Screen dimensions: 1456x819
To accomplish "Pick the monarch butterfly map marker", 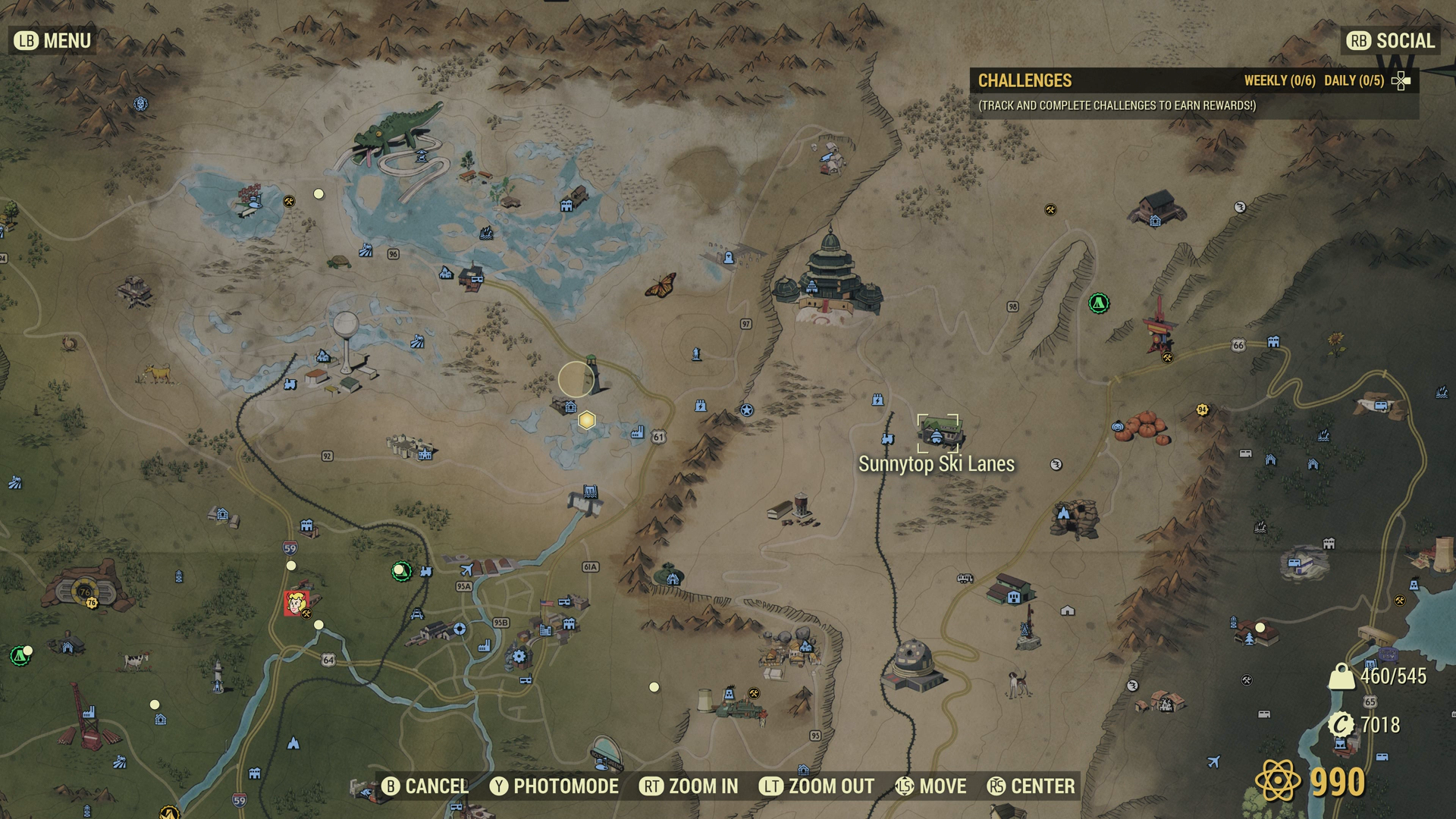I will coord(660,285).
